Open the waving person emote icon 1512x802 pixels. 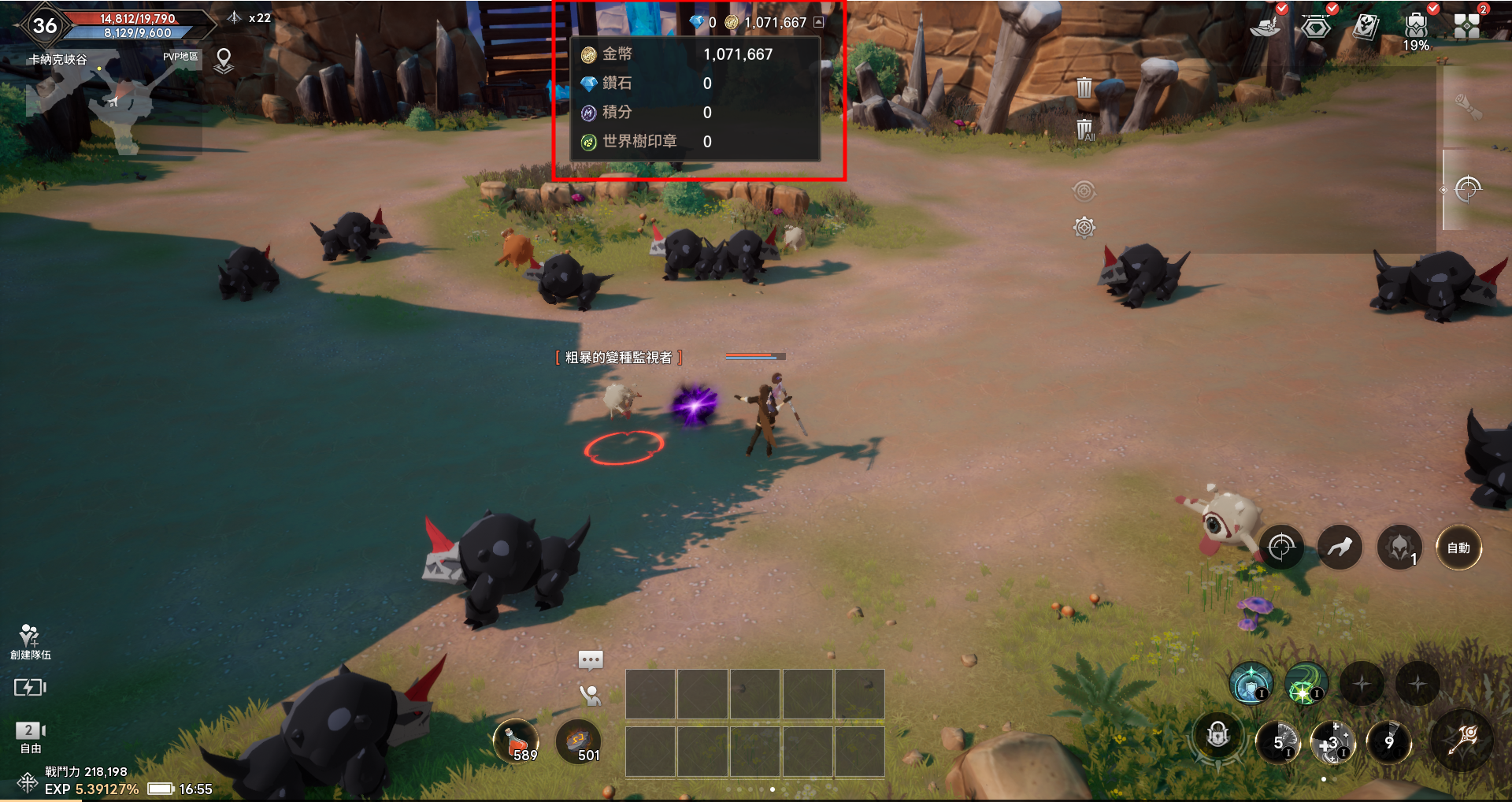coord(590,695)
